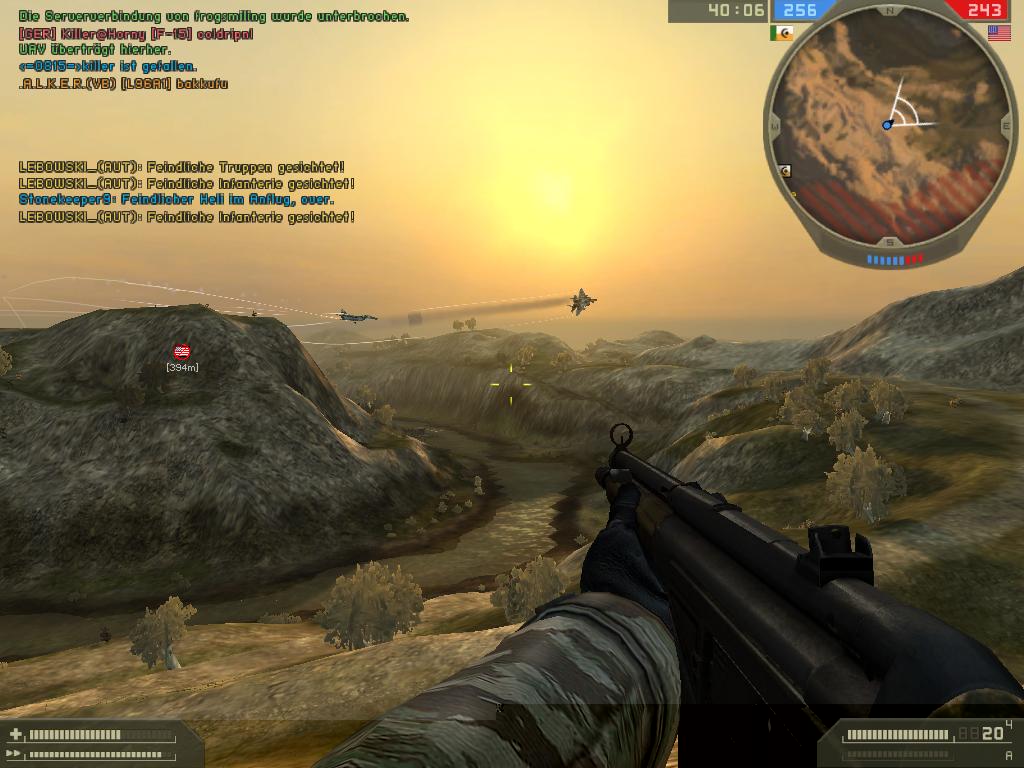1024x768 pixels.
Task: Select the US team flag icon
Action: click(998, 33)
